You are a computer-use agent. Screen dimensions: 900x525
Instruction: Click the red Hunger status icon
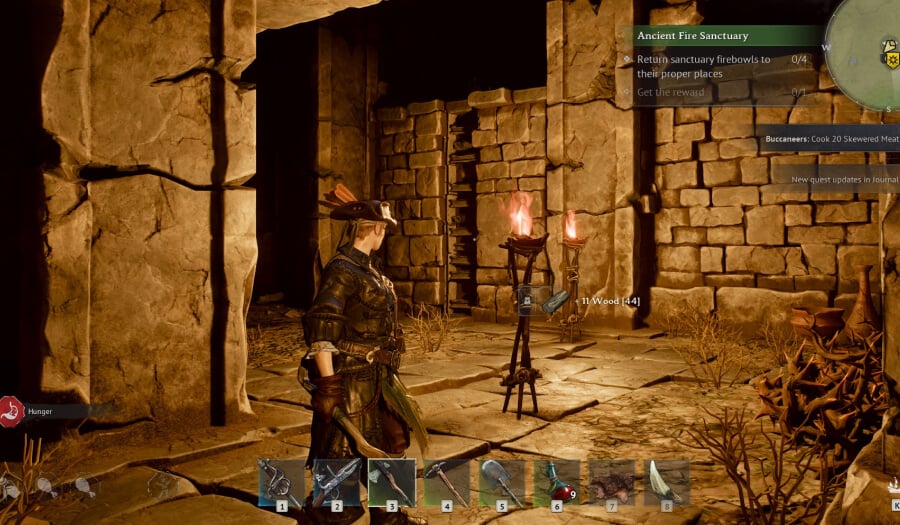10,411
